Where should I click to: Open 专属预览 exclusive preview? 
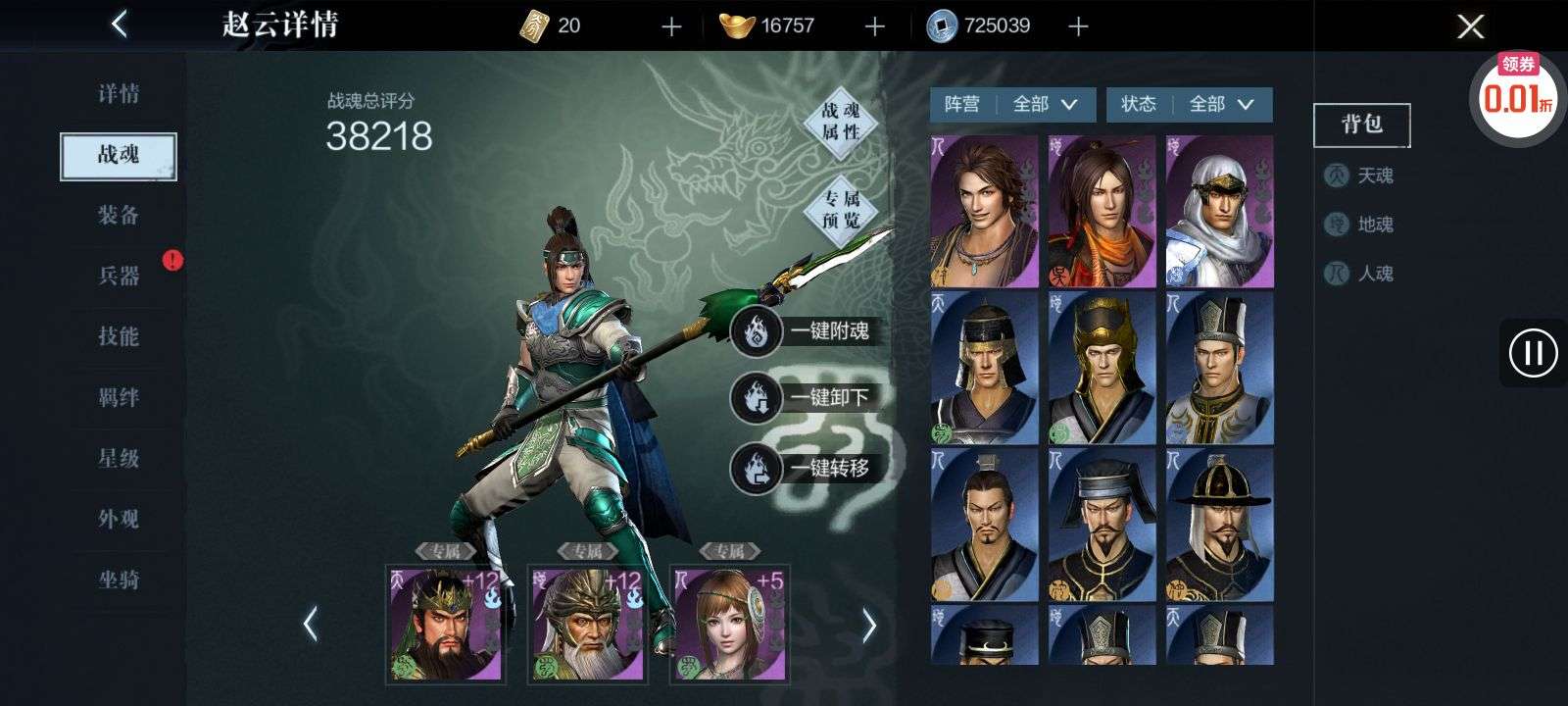pos(840,209)
